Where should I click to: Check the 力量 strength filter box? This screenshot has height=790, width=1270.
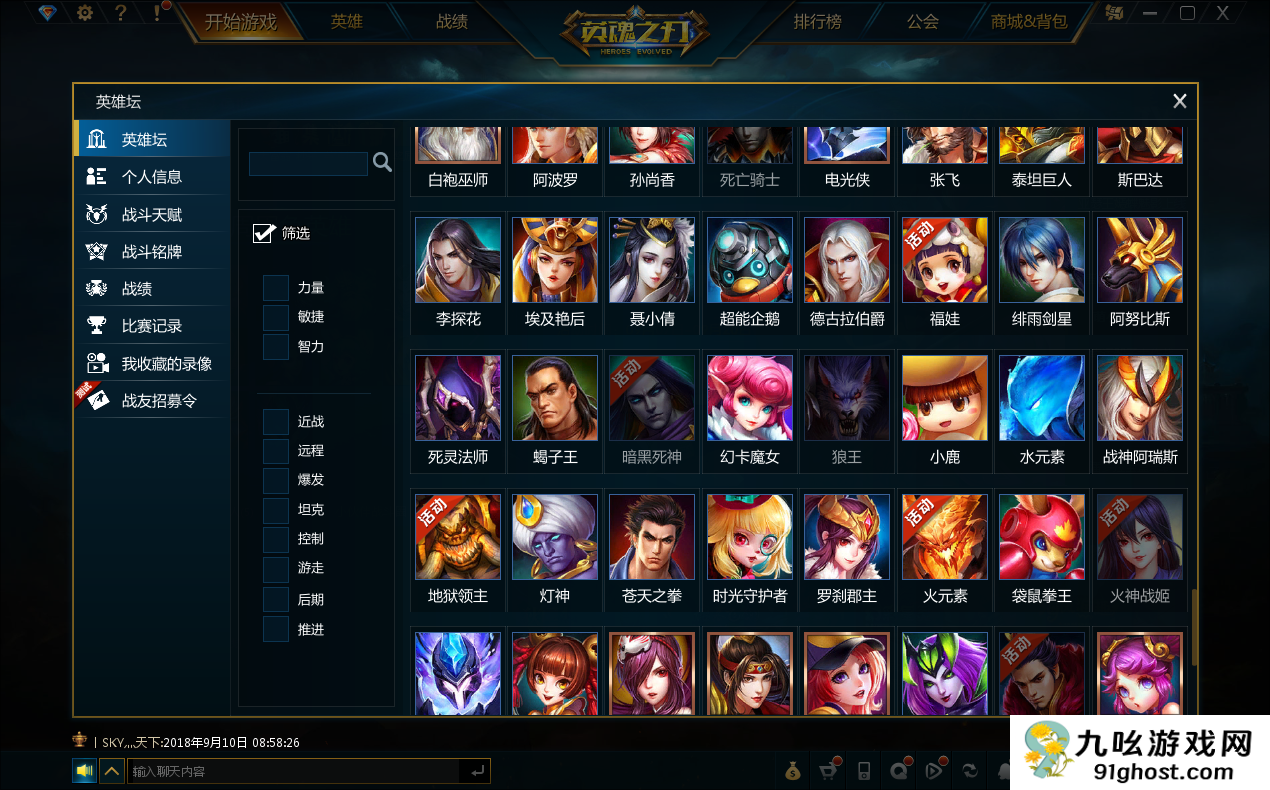click(276, 288)
